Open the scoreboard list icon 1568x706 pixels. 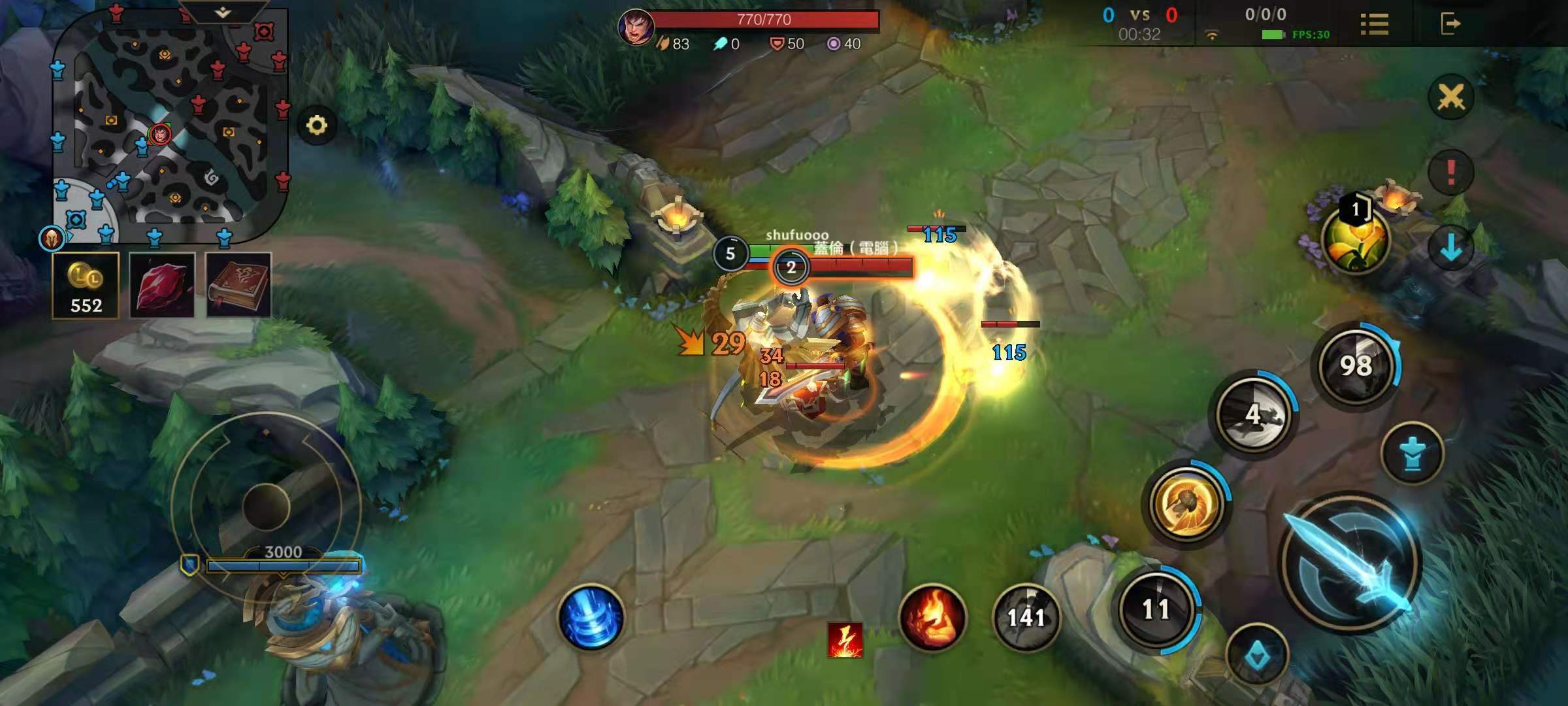(x=1374, y=25)
